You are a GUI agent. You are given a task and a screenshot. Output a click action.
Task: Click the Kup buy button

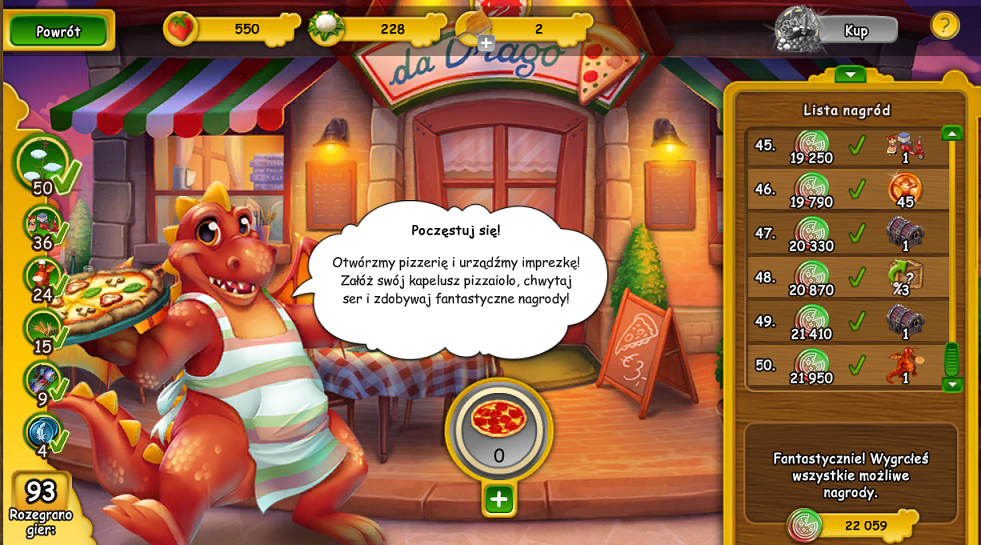pos(855,31)
